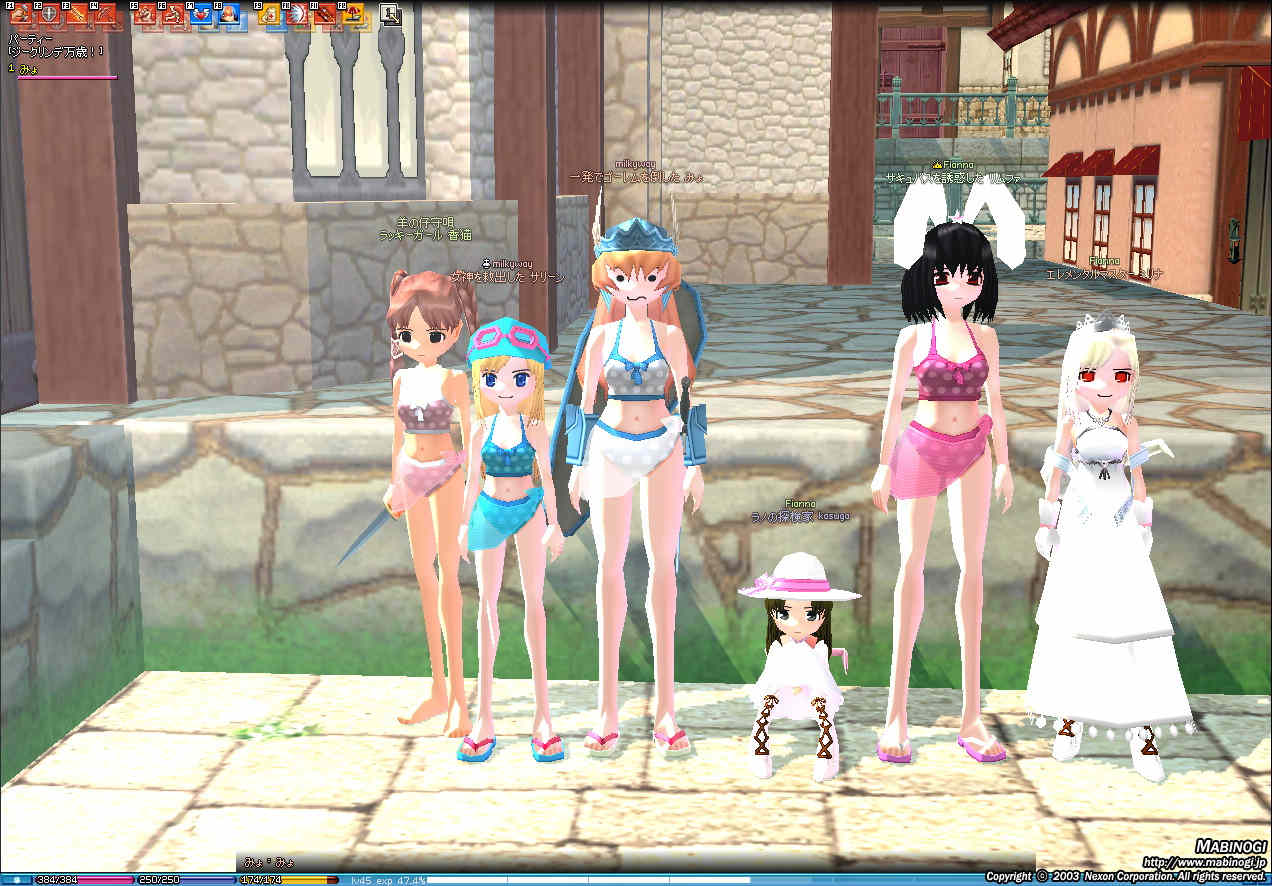The image size is (1272, 886).
Task: Use the round shield defense skill
Action: pyautogui.click(x=48, y=15)
